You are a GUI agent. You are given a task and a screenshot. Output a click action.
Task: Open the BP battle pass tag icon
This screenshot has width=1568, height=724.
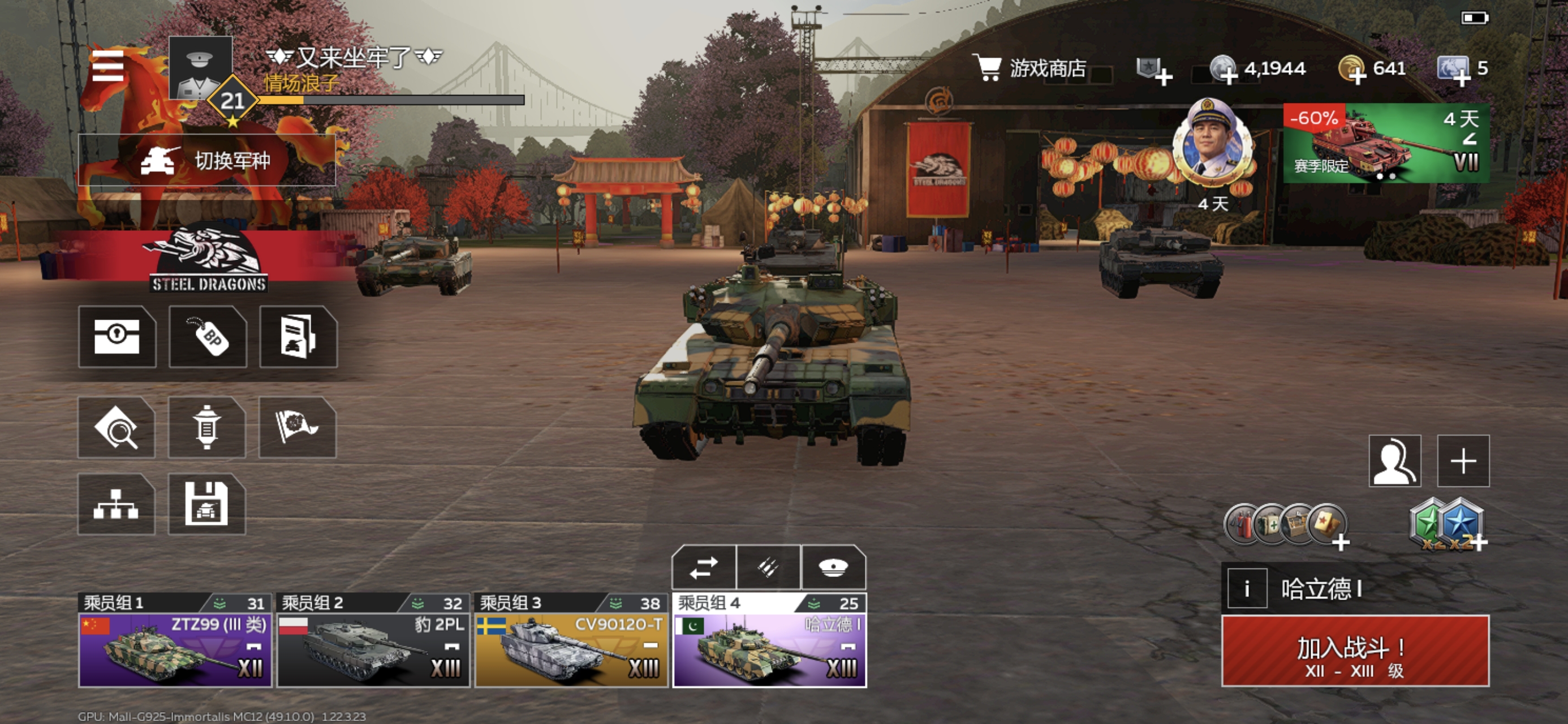point(208,337)
